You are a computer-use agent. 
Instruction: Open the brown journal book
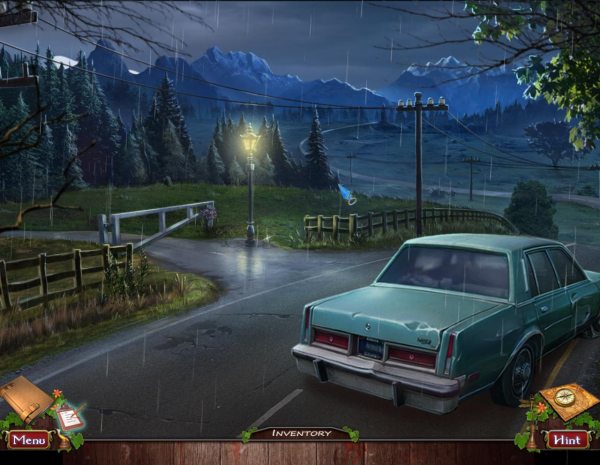25,398
